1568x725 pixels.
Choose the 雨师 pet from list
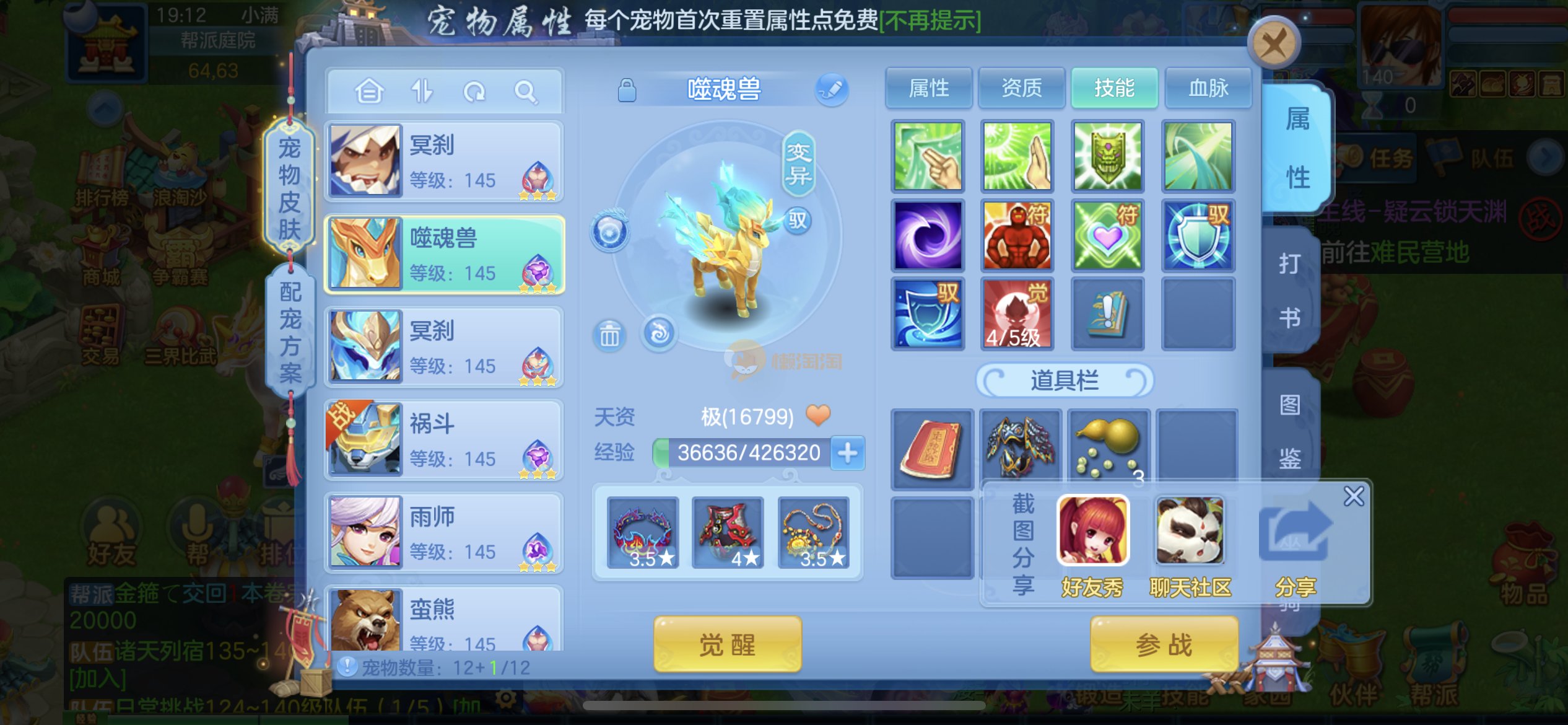(x=444, y=533)
